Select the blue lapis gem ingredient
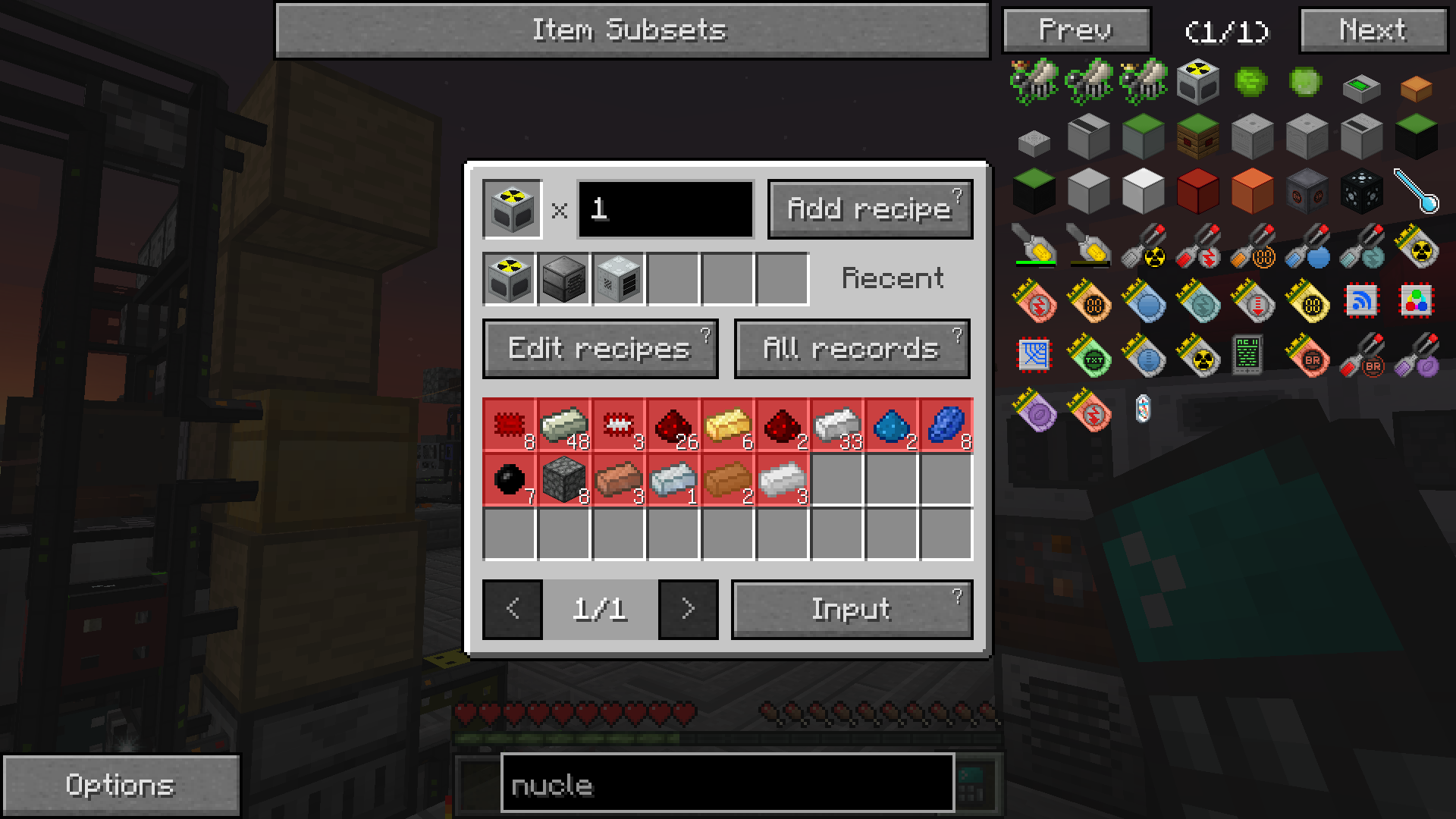This screenshot has height=819, width=1456. pos(946,425)
